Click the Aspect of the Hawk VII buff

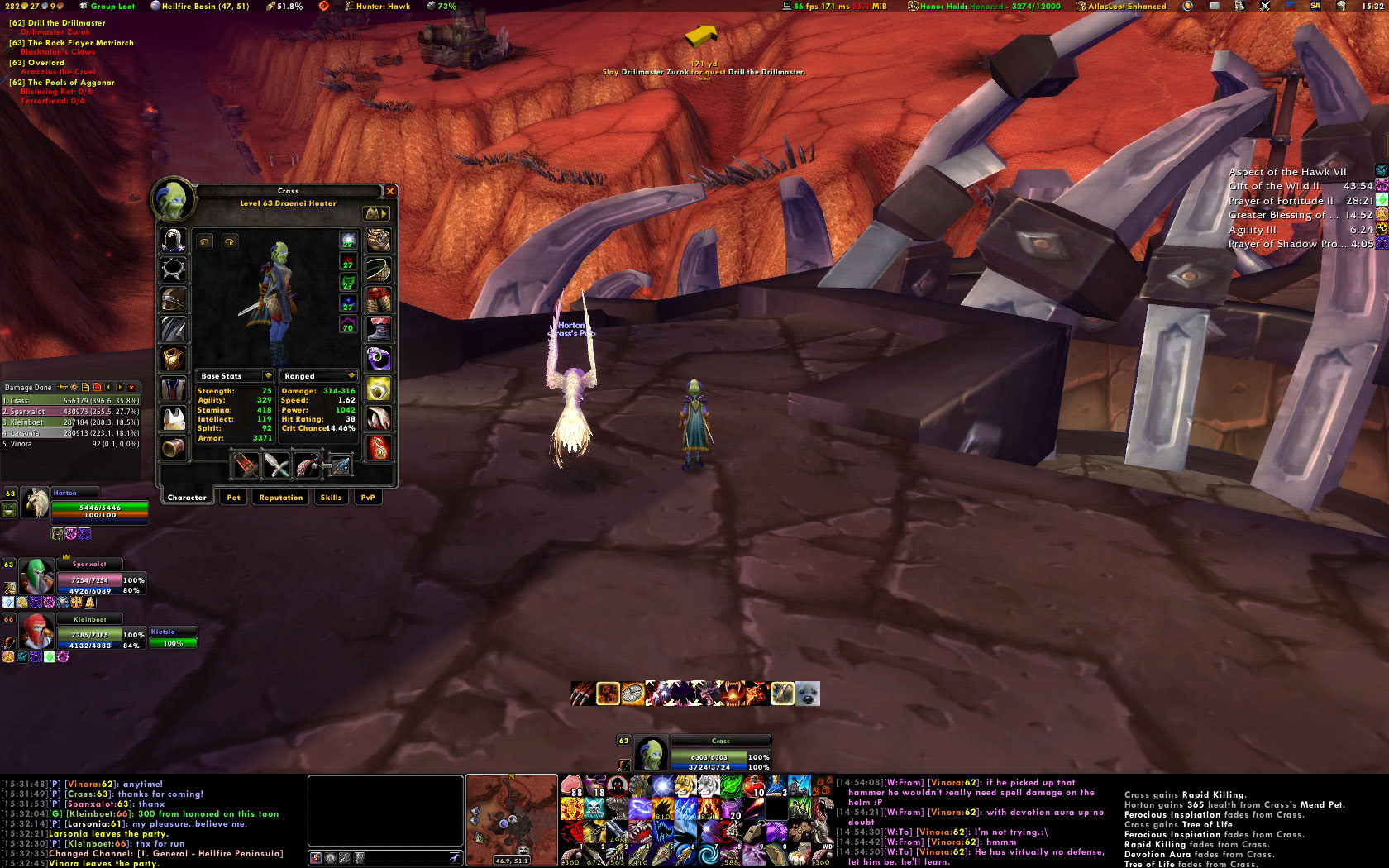tap(1287, 172)
